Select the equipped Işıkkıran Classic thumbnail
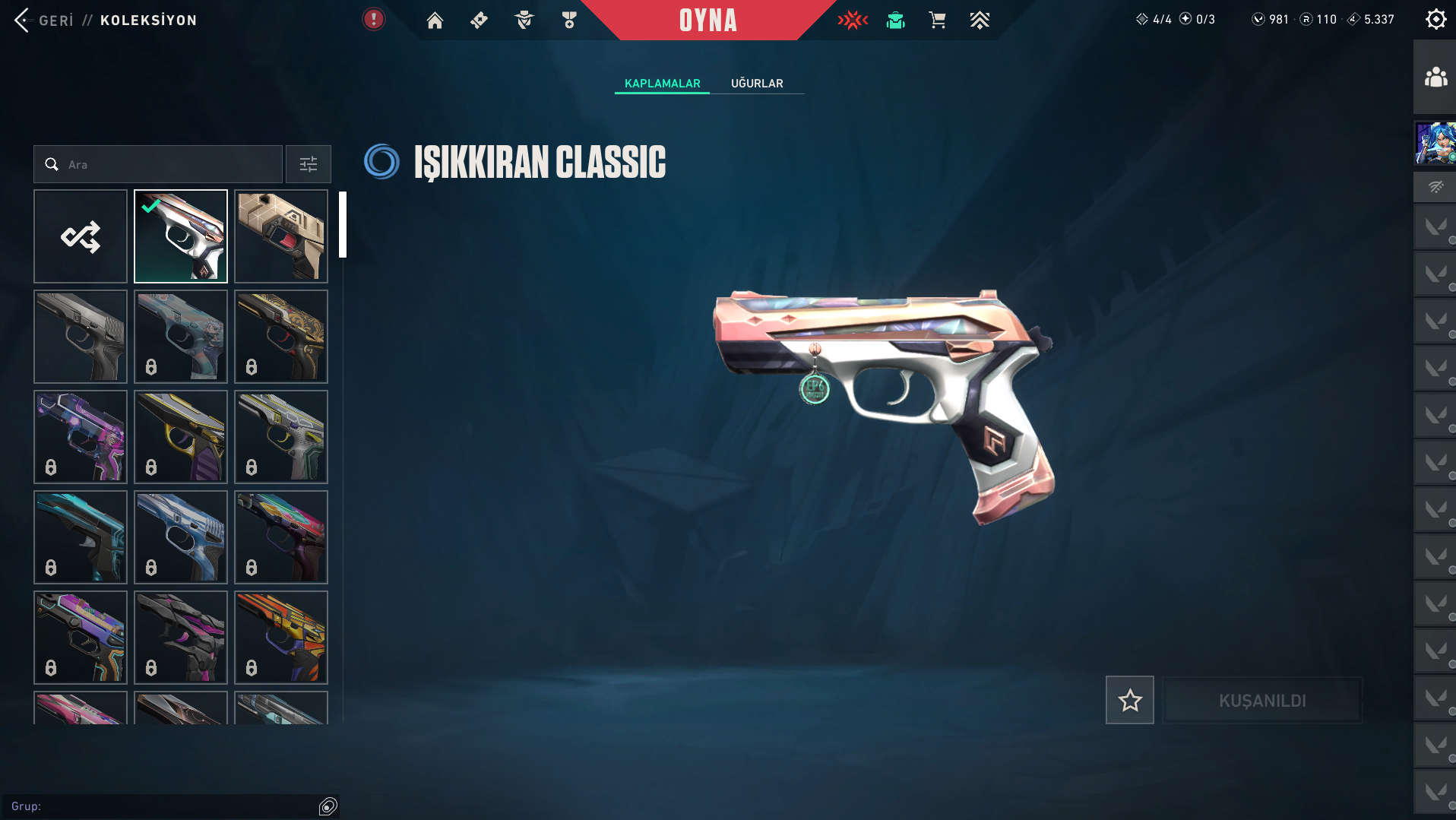The height and width of the screenshot is (820, 1456). (181, 236)
